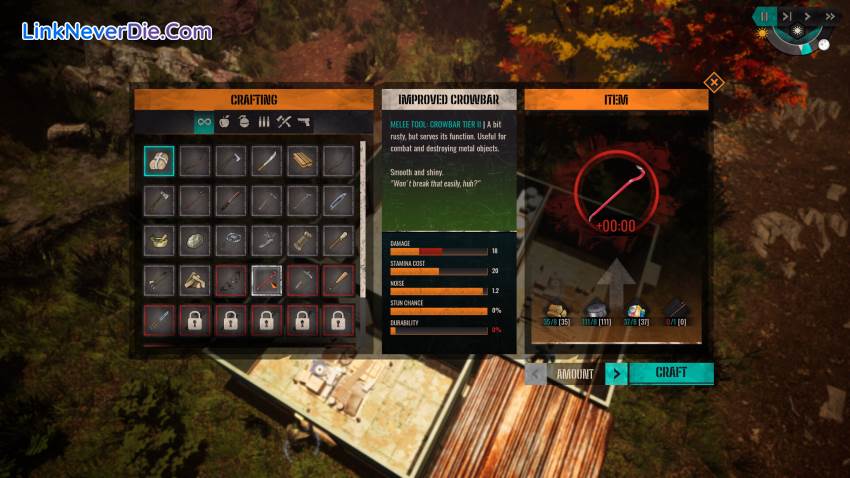
Task: Select the bandage recipe slot
Action: [159, 161]
